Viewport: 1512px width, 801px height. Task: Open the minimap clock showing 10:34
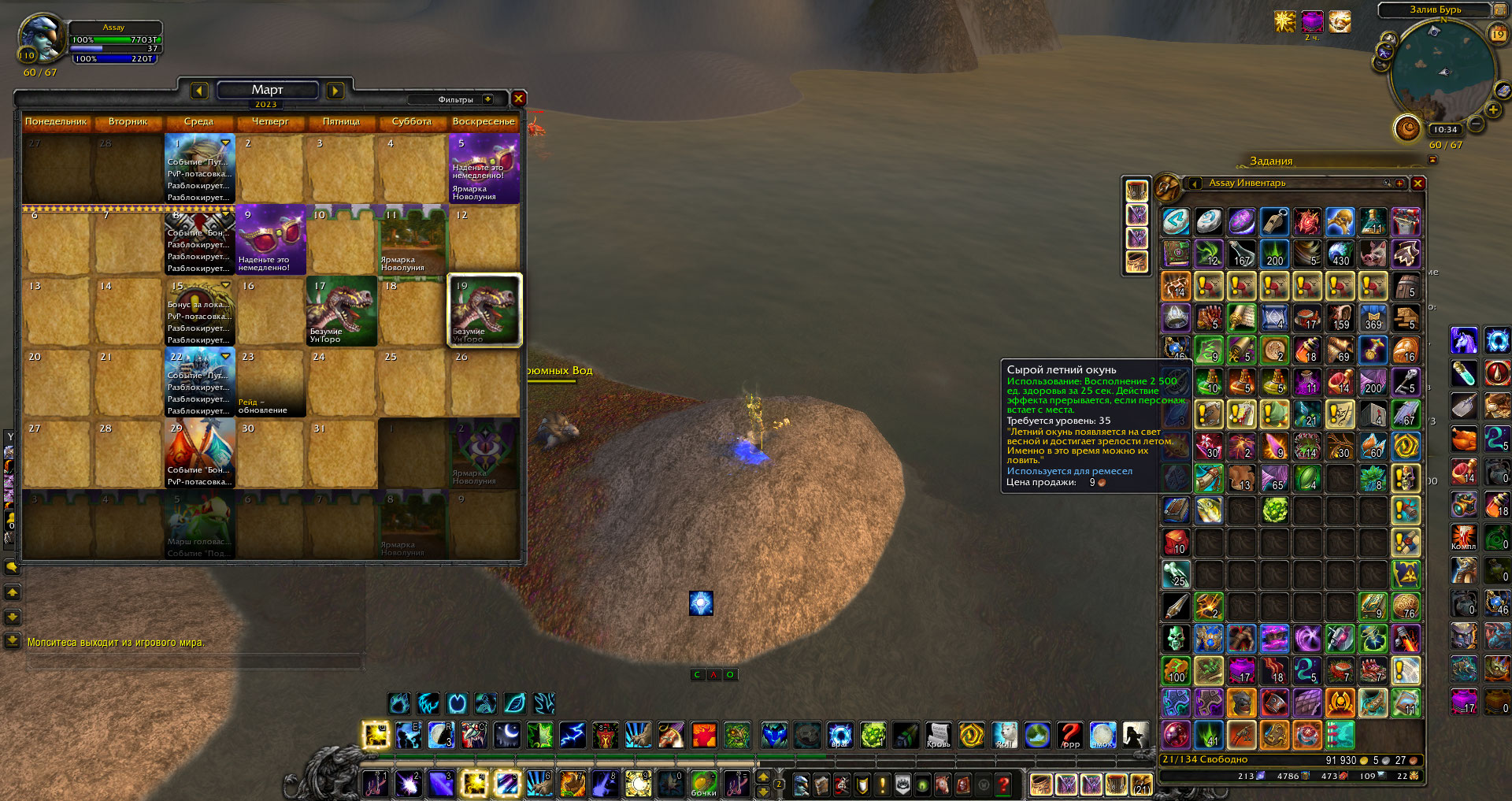pyautogui.click(x=1445, y=129)
